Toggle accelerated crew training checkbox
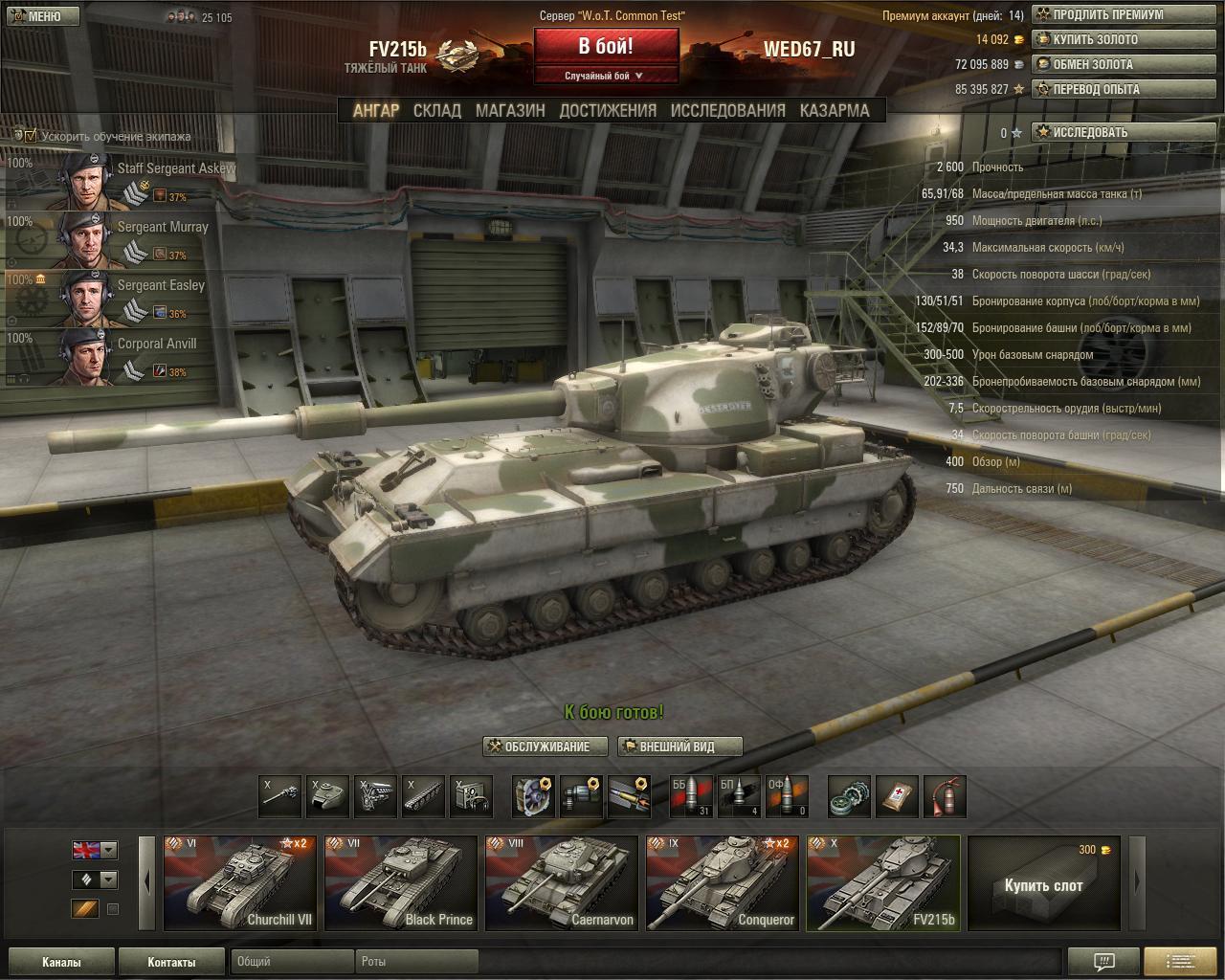Image resolution: width=1225 pixels, height=980 pixels. click(31, 136)
